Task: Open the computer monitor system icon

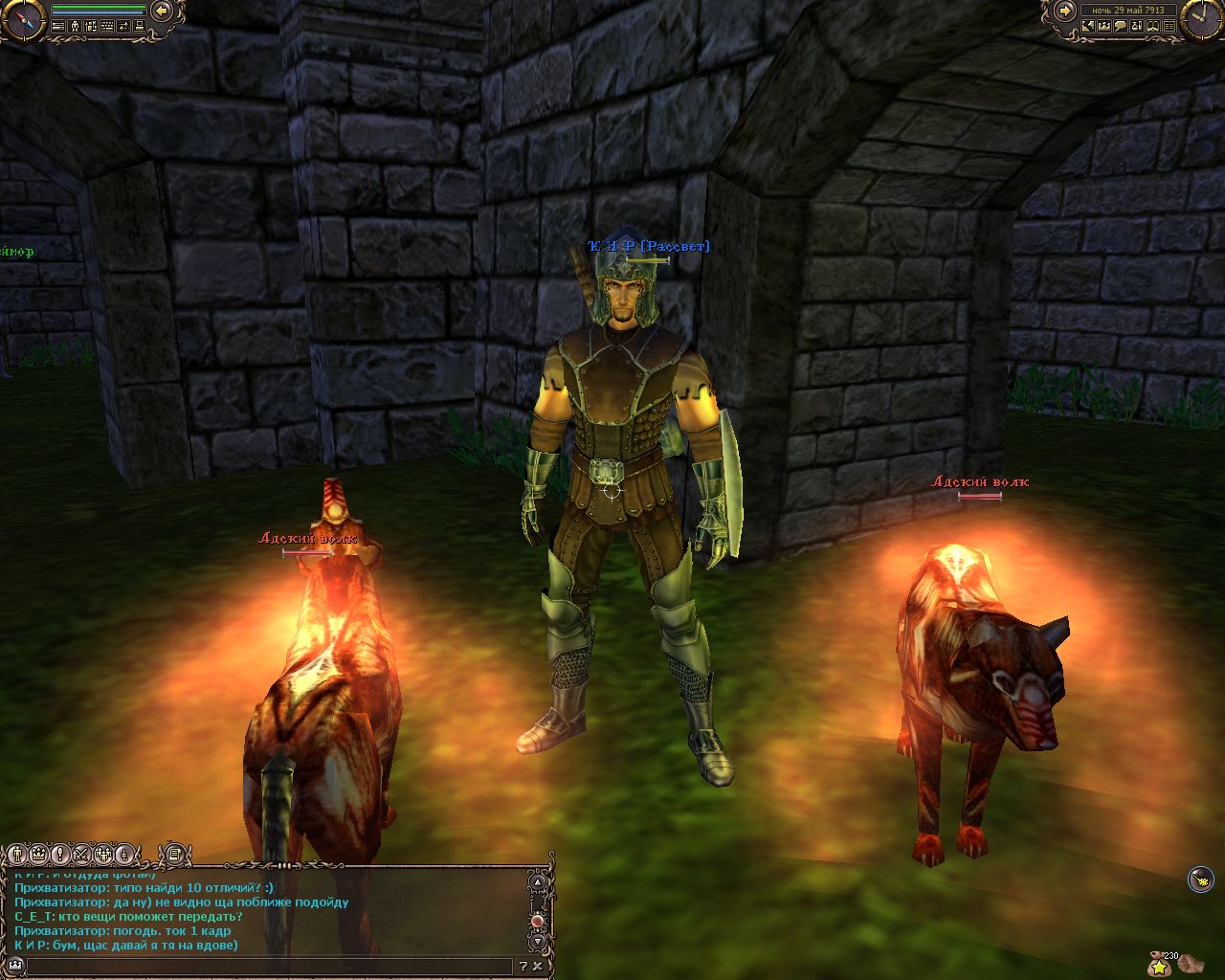Action: click(x=140, y=27)
